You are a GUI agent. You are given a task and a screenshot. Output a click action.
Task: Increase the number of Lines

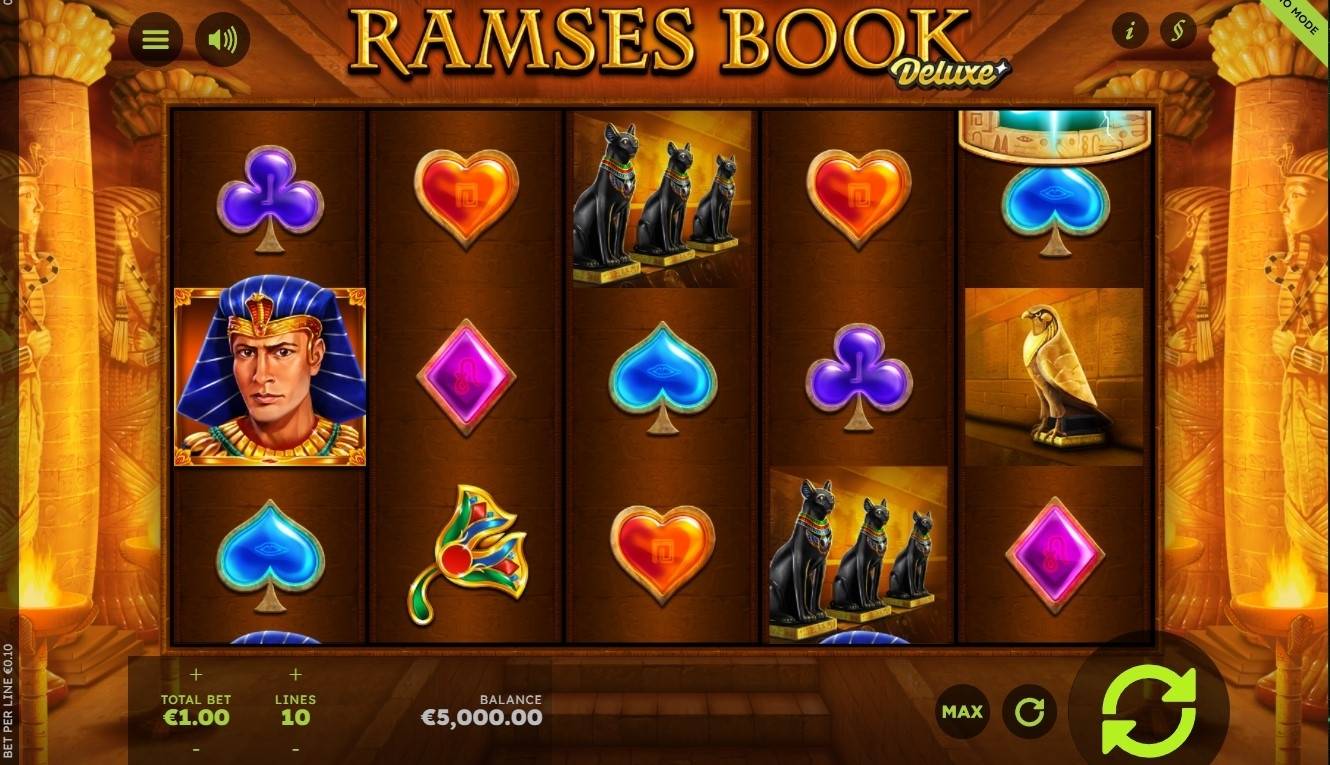[x=293, y=674]
